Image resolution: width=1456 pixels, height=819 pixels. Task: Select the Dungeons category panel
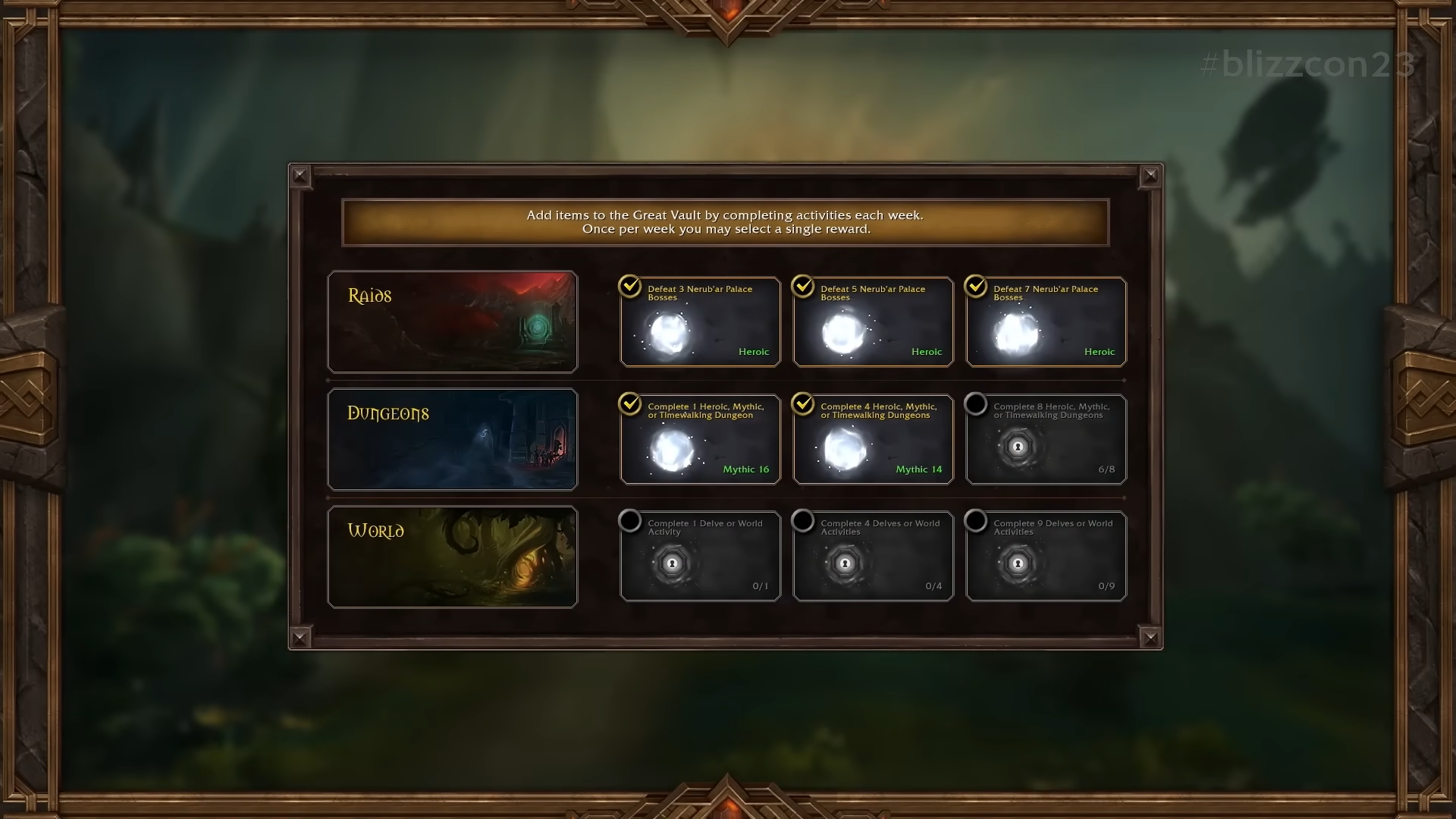tap(453, 440)
